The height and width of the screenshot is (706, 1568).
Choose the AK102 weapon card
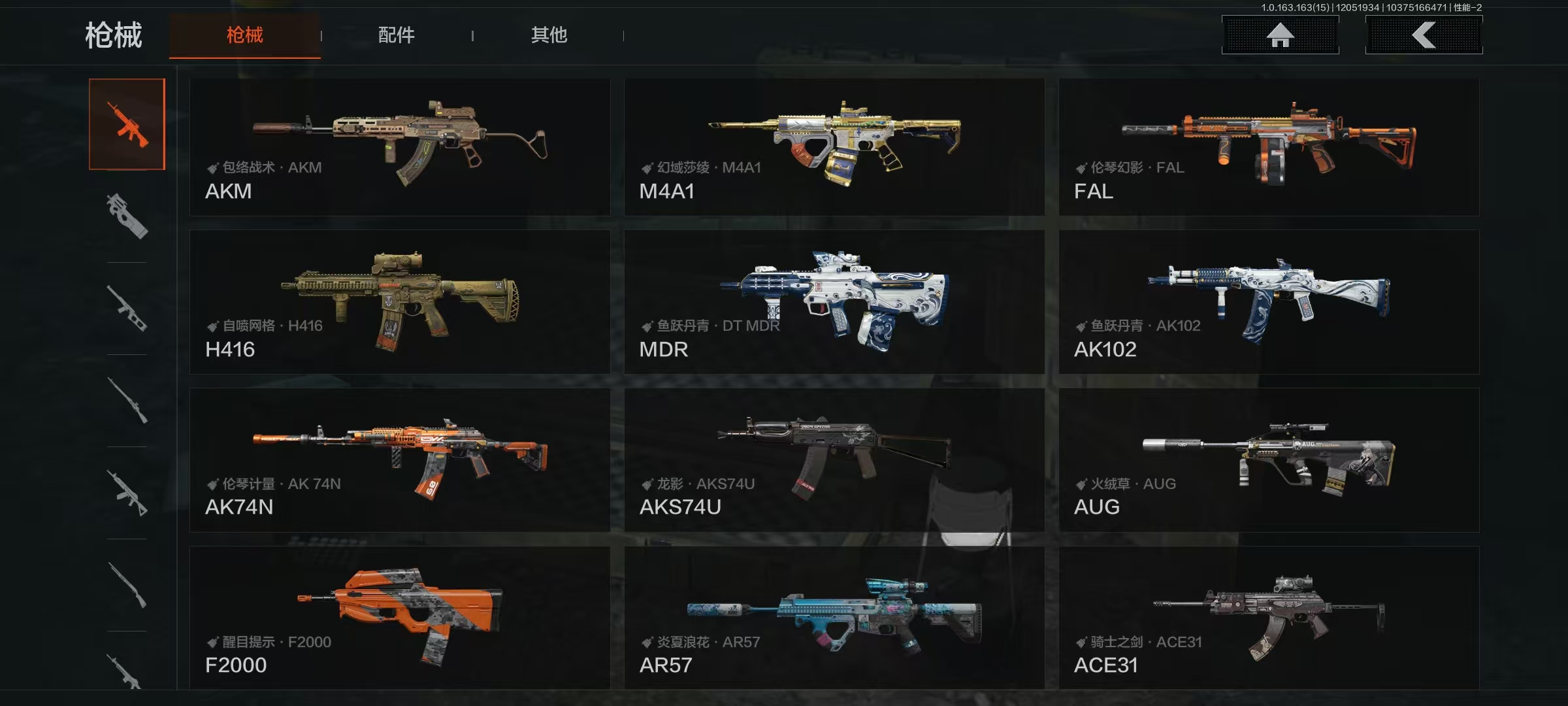tap(1268, 302)
